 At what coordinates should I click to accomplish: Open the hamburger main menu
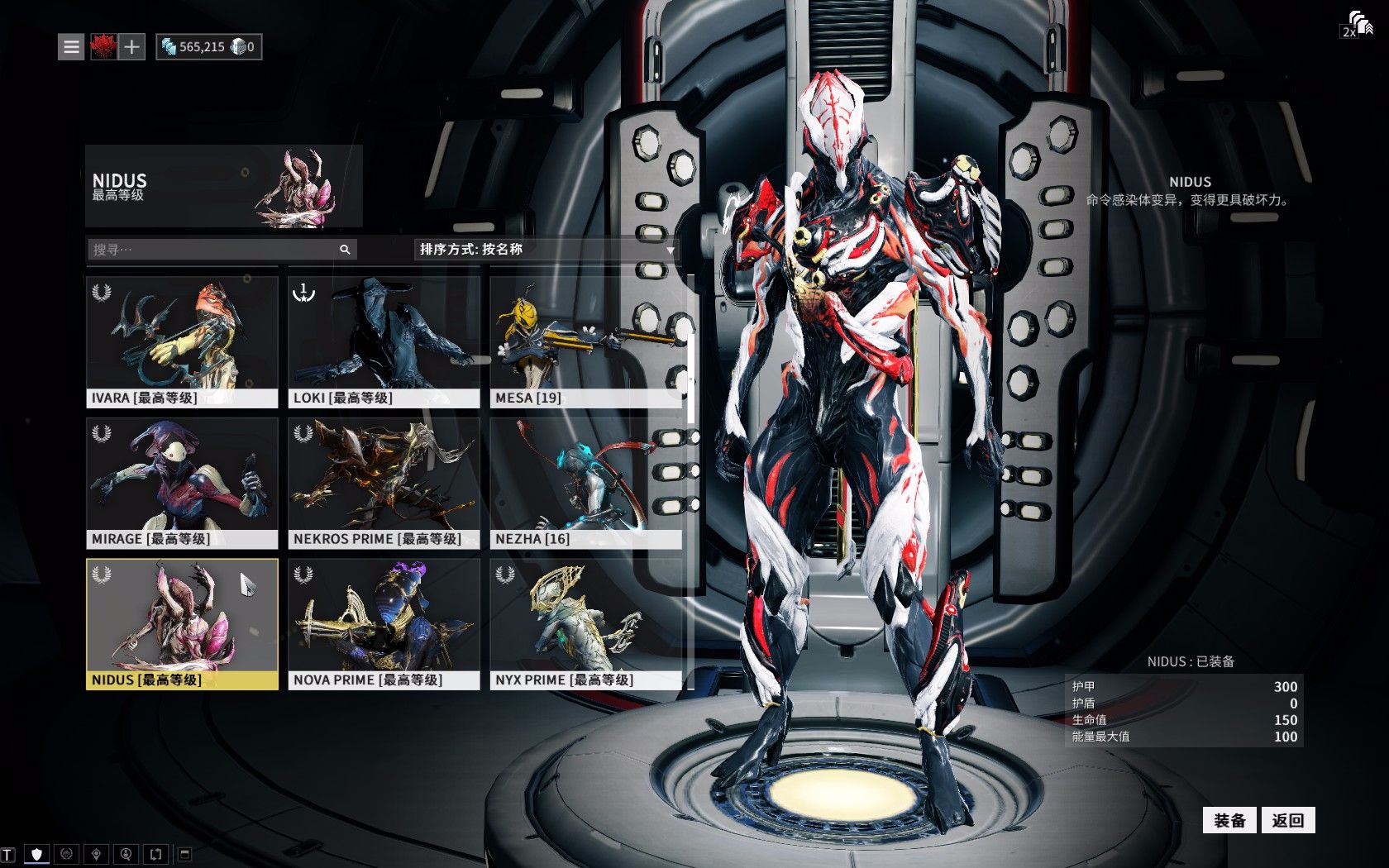pos(72,47)
